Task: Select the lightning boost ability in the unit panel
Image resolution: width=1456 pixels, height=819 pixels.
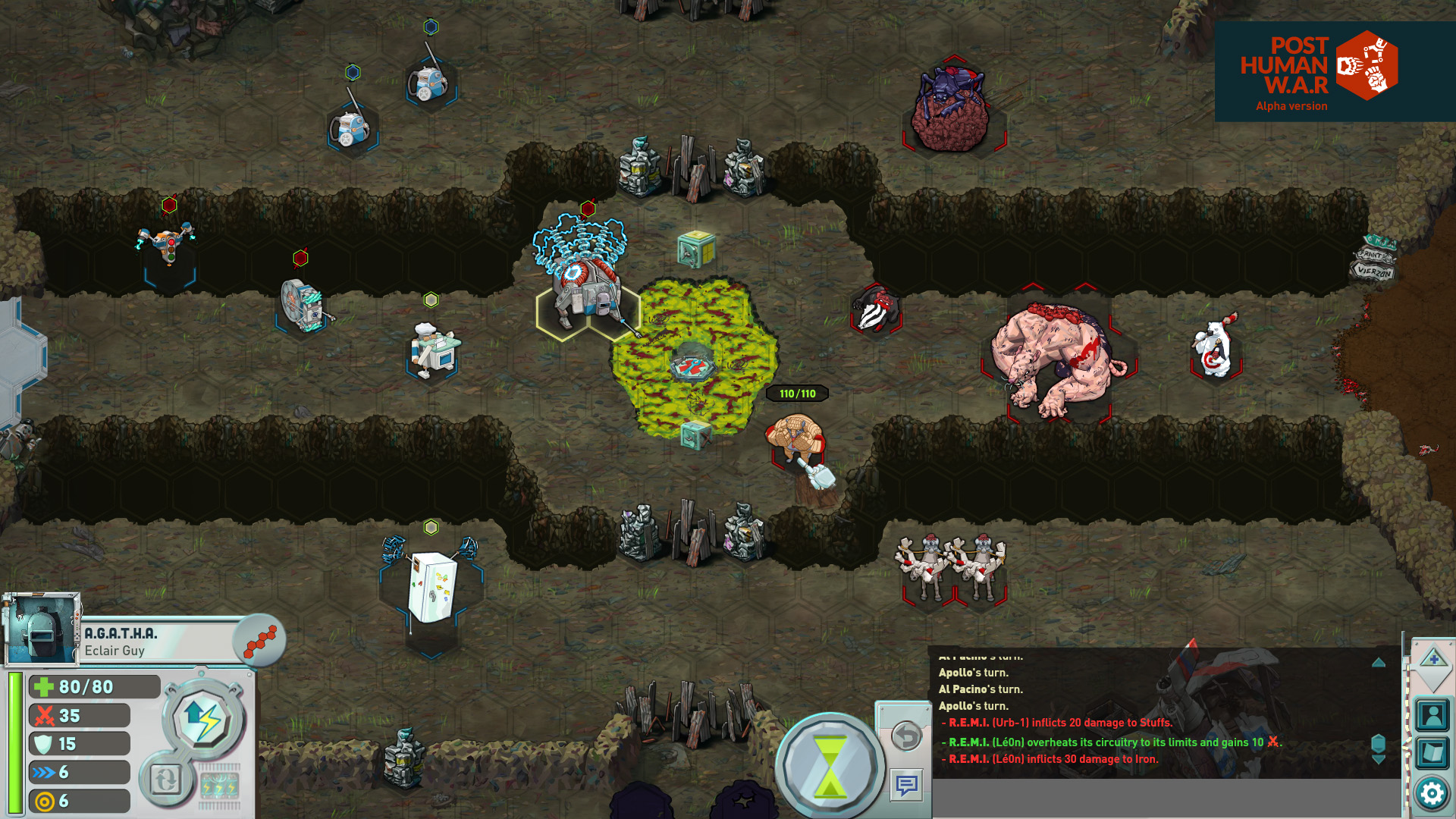Action: [203, 717]
